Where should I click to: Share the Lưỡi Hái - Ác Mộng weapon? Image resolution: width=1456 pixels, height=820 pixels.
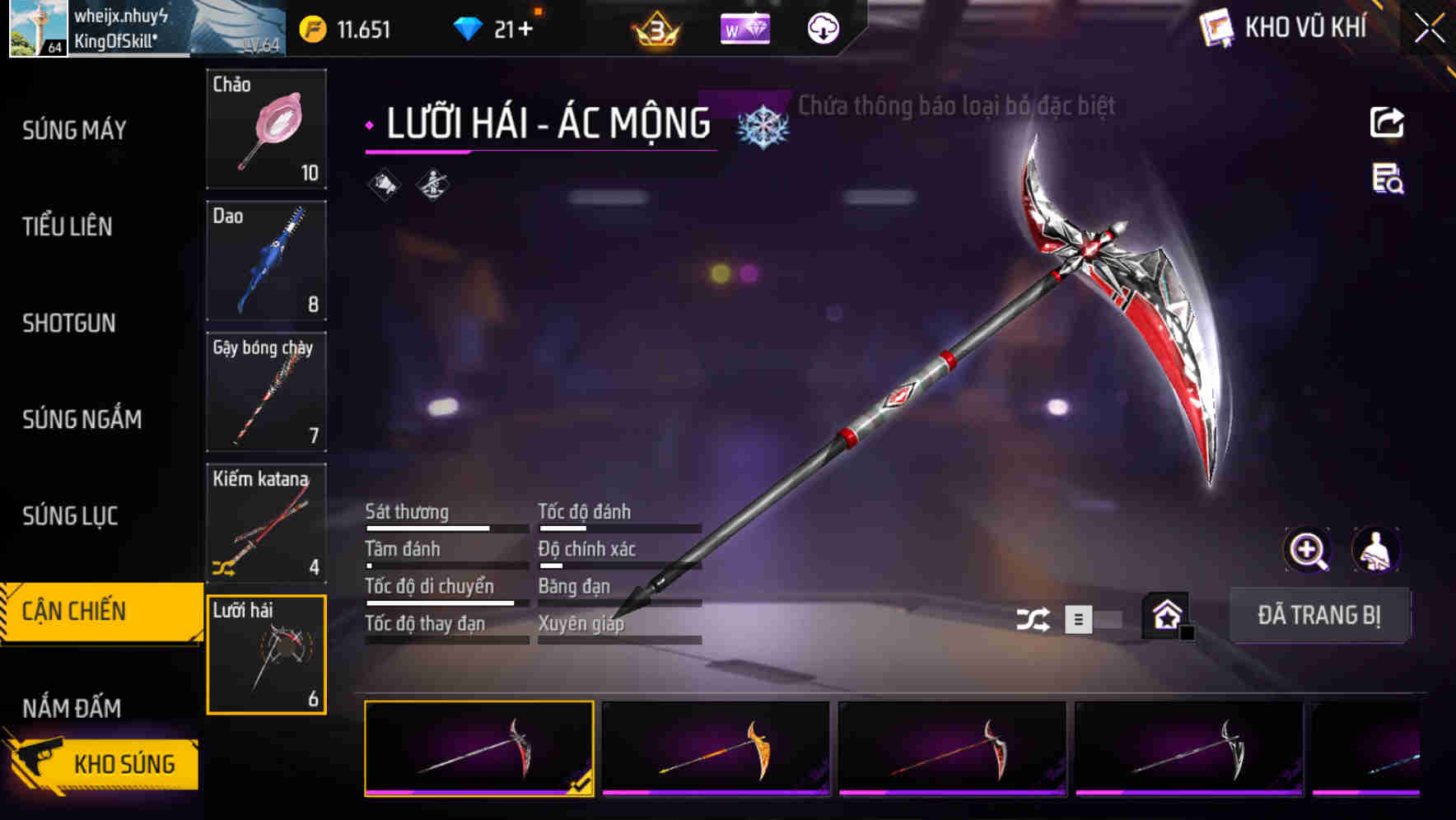1388,122
